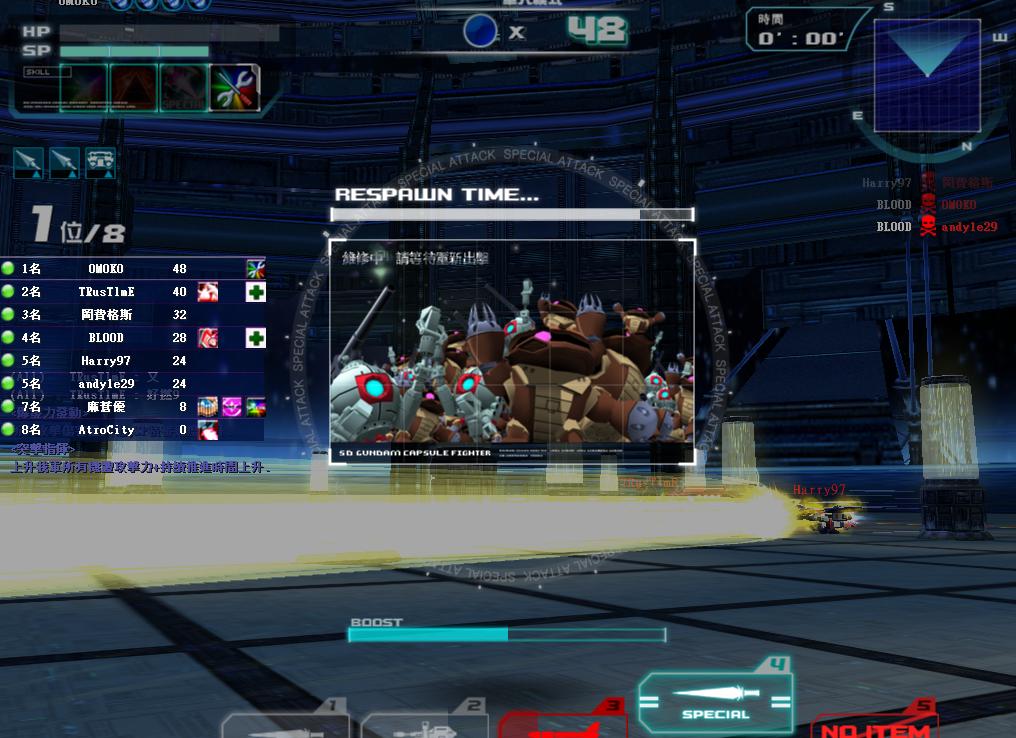Viewport: 1016px width, 738px height.
Task: Click the compass minimap radar
Action: 927,76
